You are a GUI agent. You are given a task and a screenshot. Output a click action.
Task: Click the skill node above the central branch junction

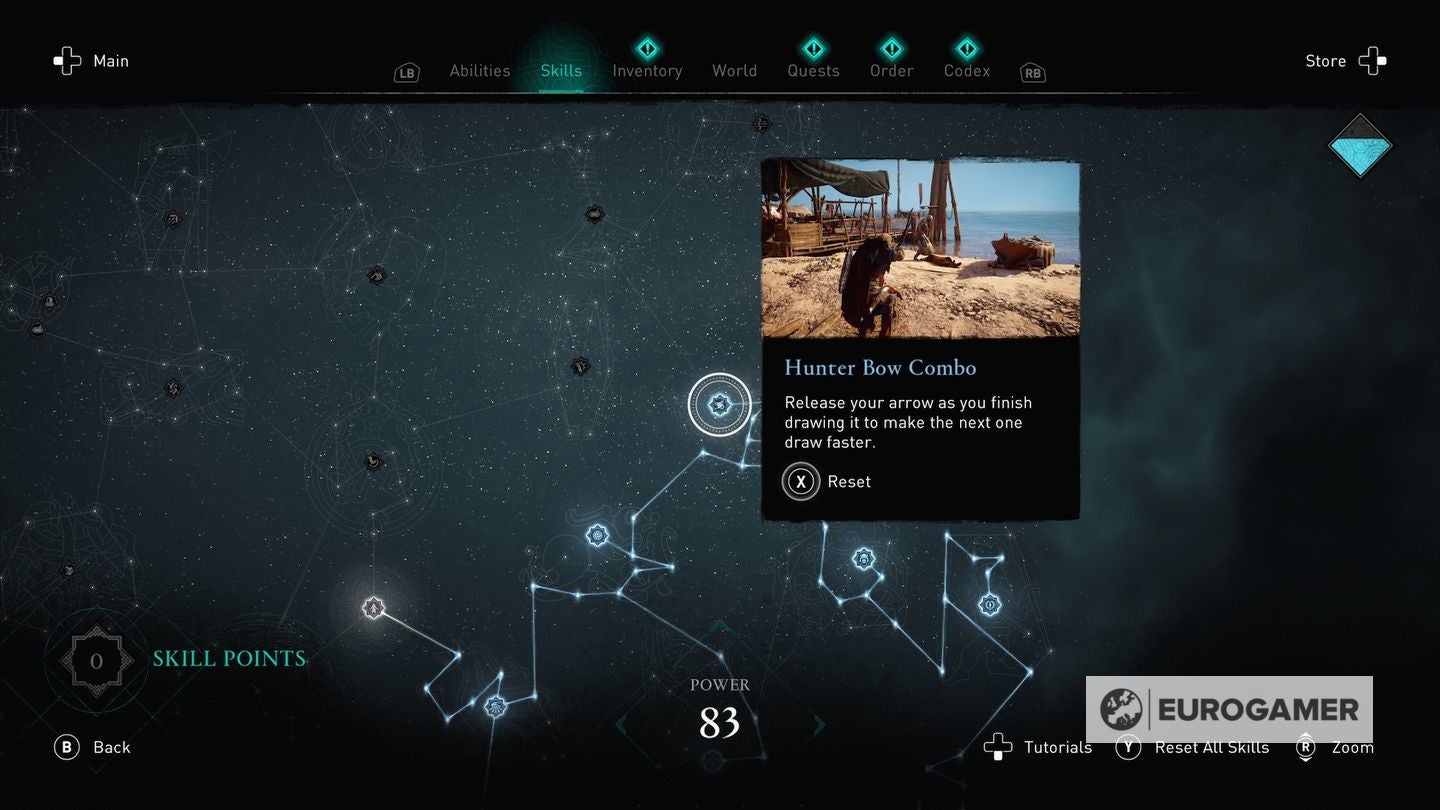[x=598, y=536]
